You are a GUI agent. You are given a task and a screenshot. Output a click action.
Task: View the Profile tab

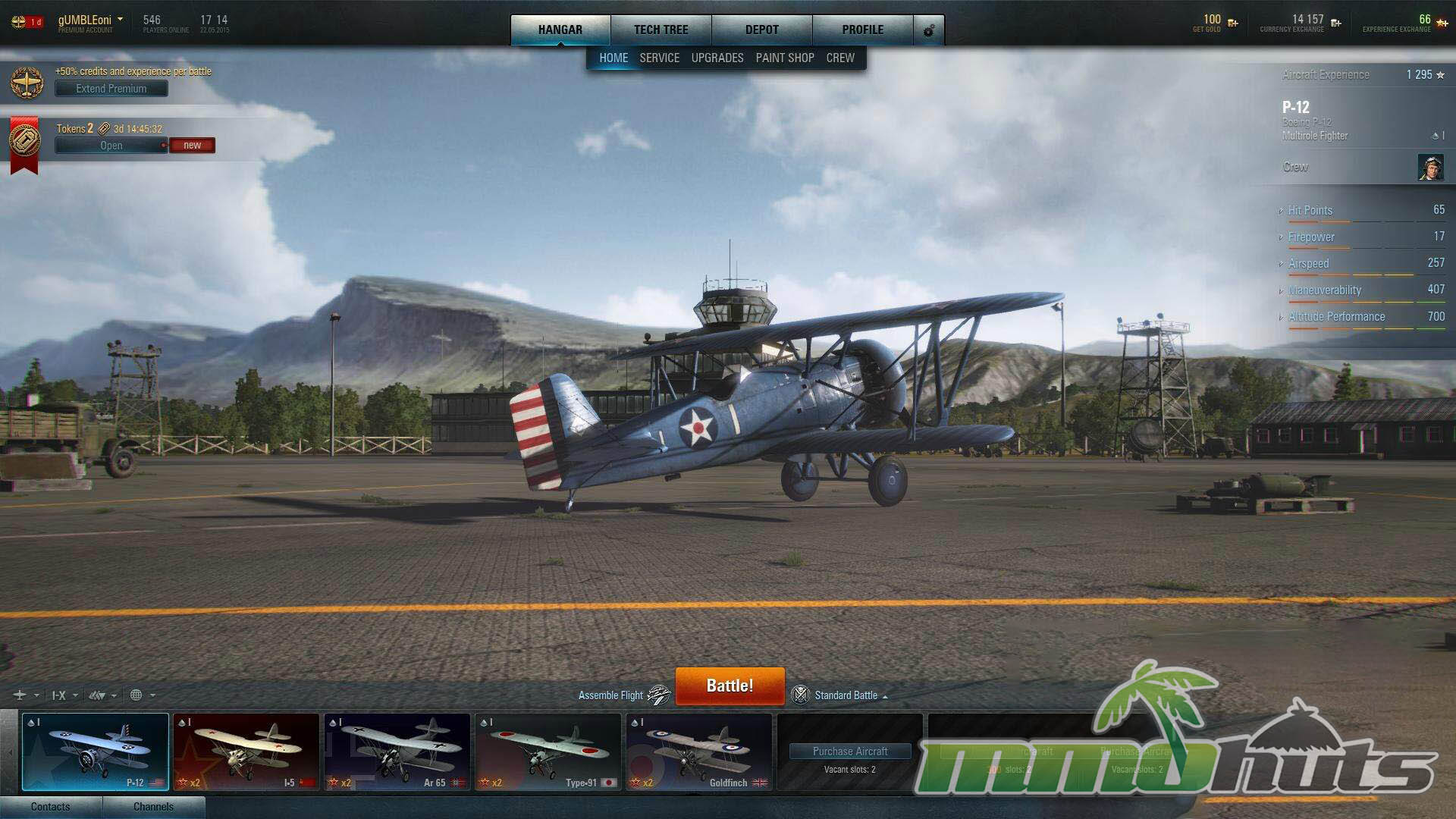(862, 30)
